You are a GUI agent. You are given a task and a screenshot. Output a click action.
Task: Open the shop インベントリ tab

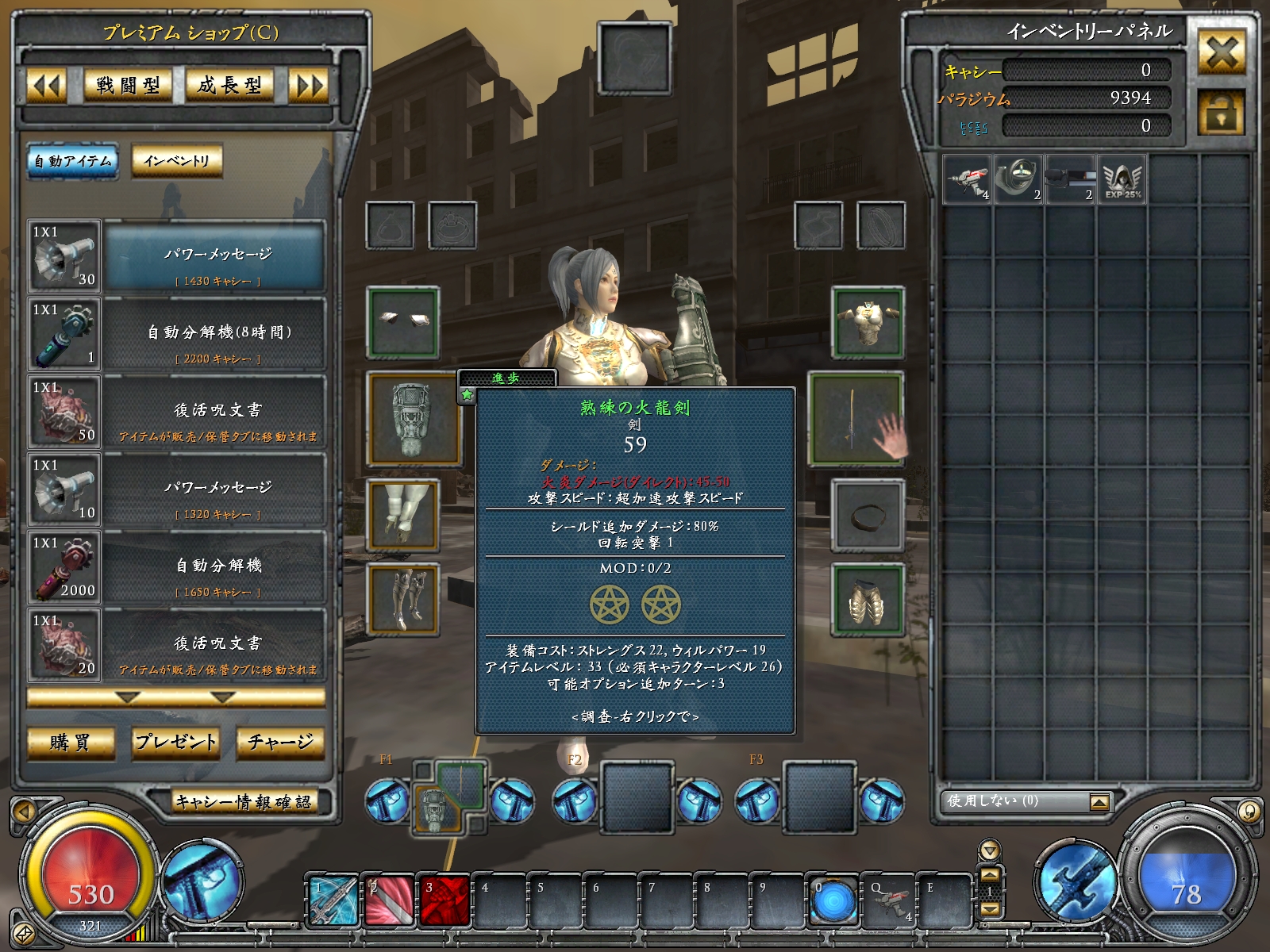coord(176,161)
